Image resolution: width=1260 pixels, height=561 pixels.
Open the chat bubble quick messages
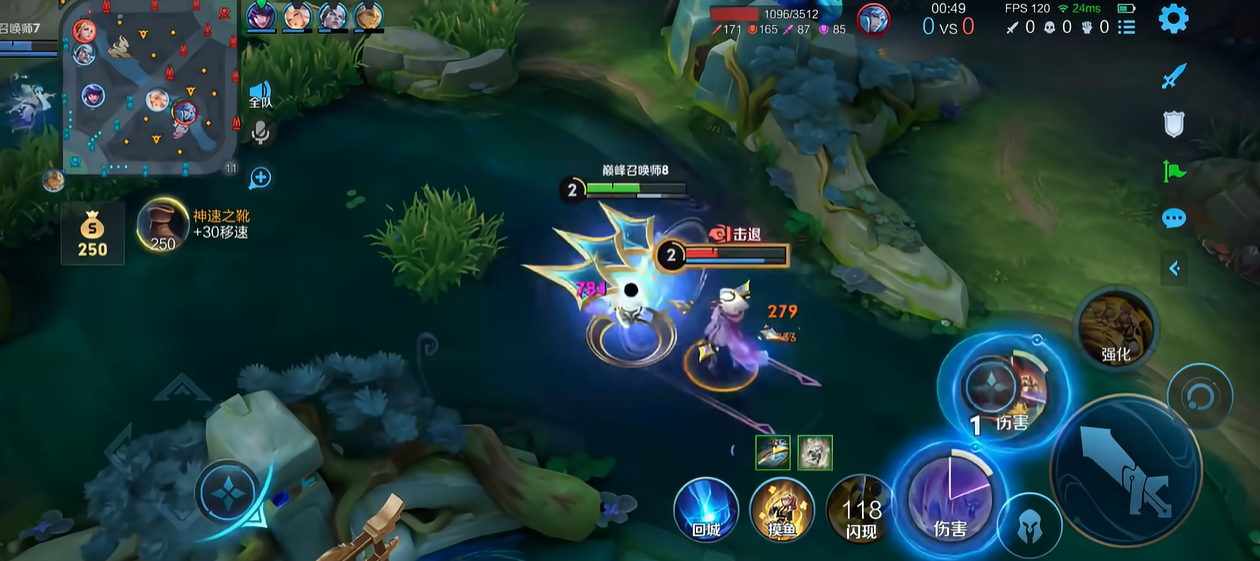point(1174,218)
